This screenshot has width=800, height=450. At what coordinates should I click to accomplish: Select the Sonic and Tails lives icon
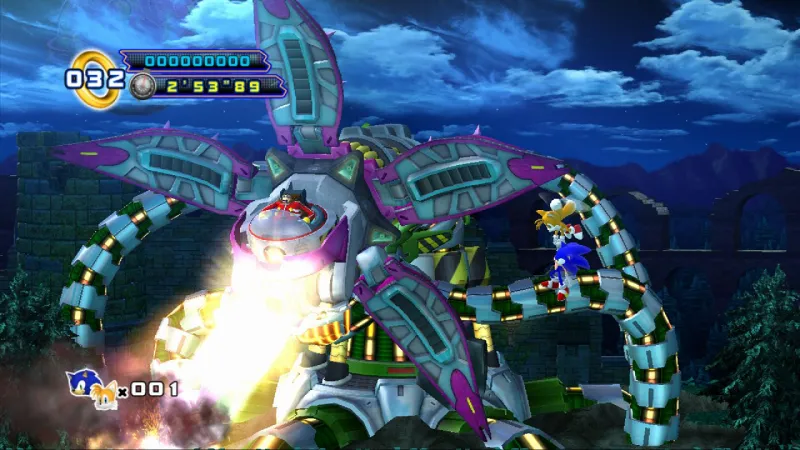click(91, 388)
